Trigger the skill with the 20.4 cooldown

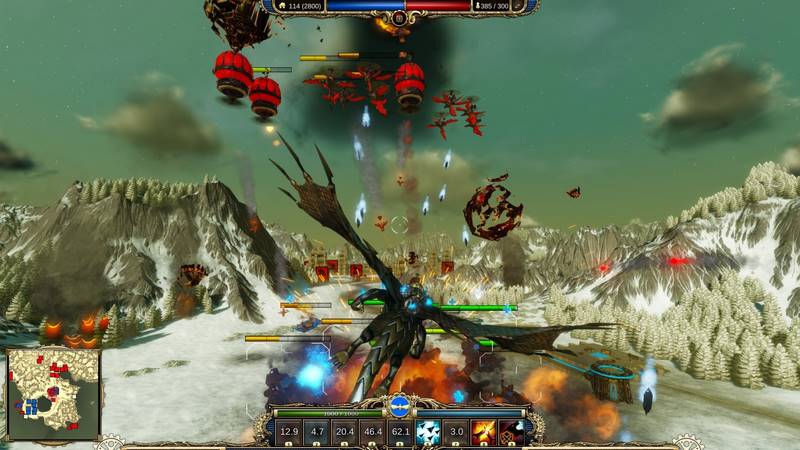[x=345, y=432]
